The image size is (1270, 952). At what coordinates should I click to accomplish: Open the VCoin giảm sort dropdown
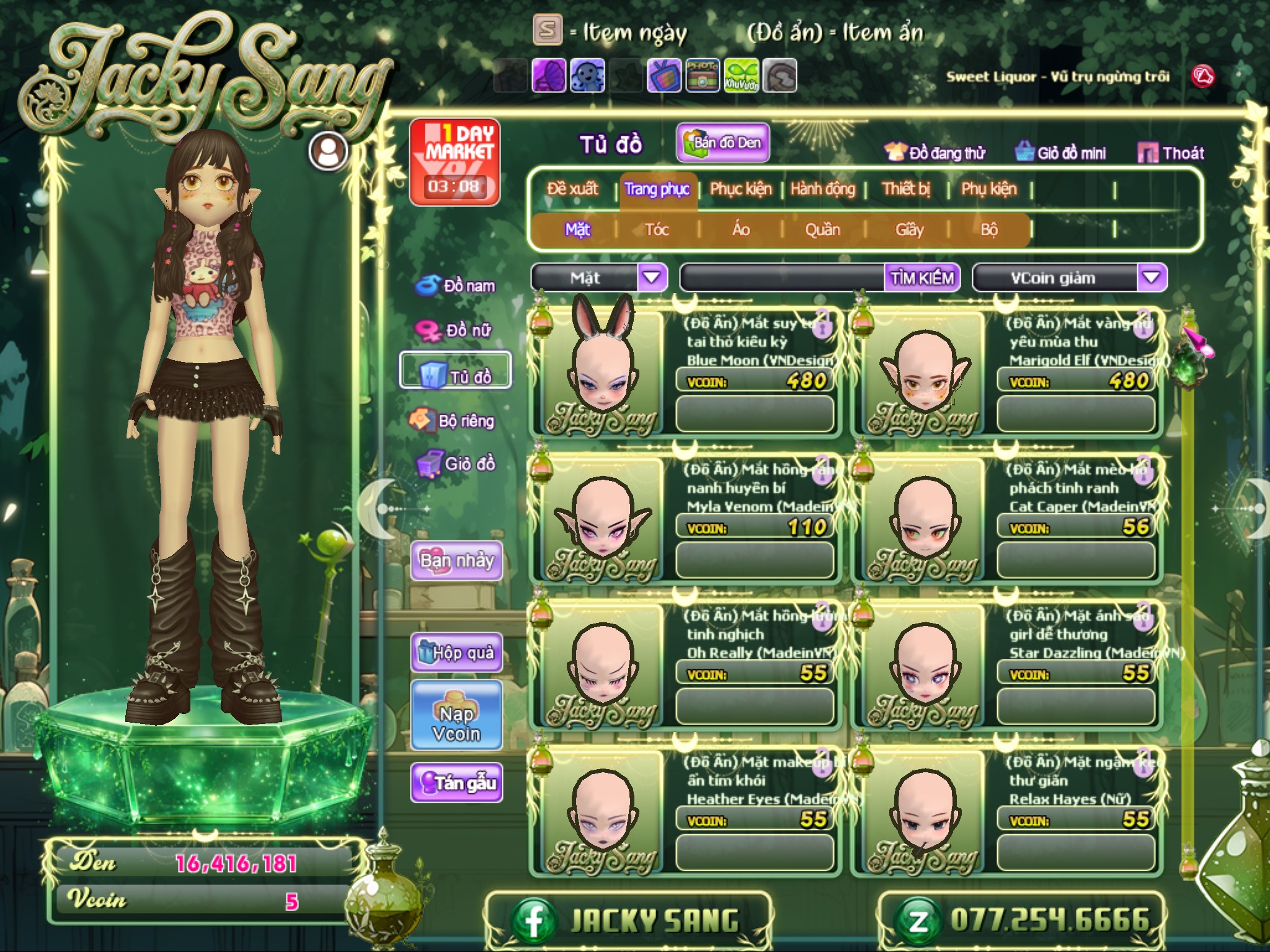click(1152, 278)
